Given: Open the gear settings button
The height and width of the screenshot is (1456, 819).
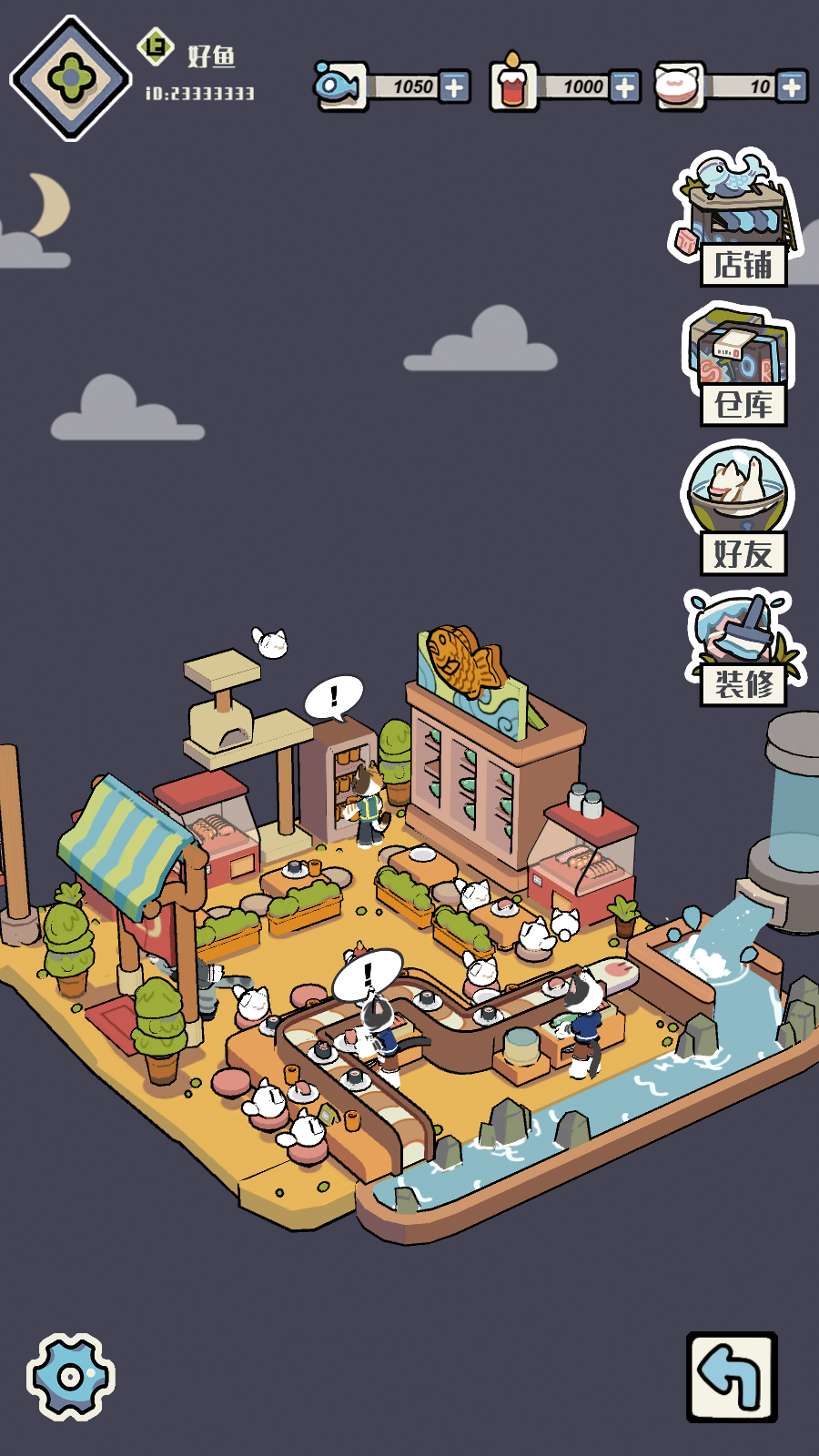Looking at the screenshot, I should coord(70,1376).
